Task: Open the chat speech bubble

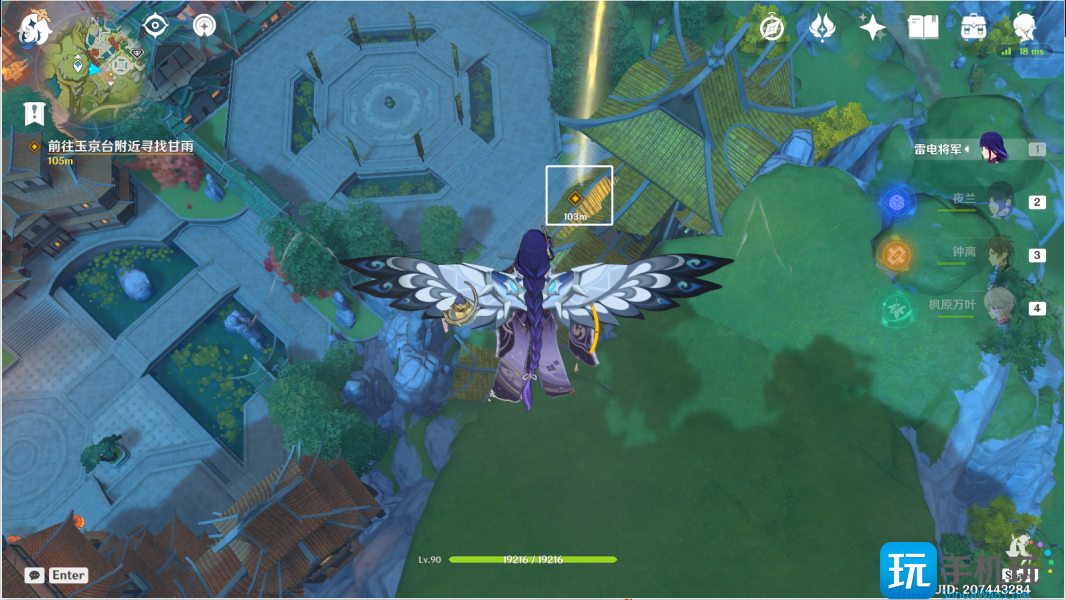Action: [x=35, y=575]
